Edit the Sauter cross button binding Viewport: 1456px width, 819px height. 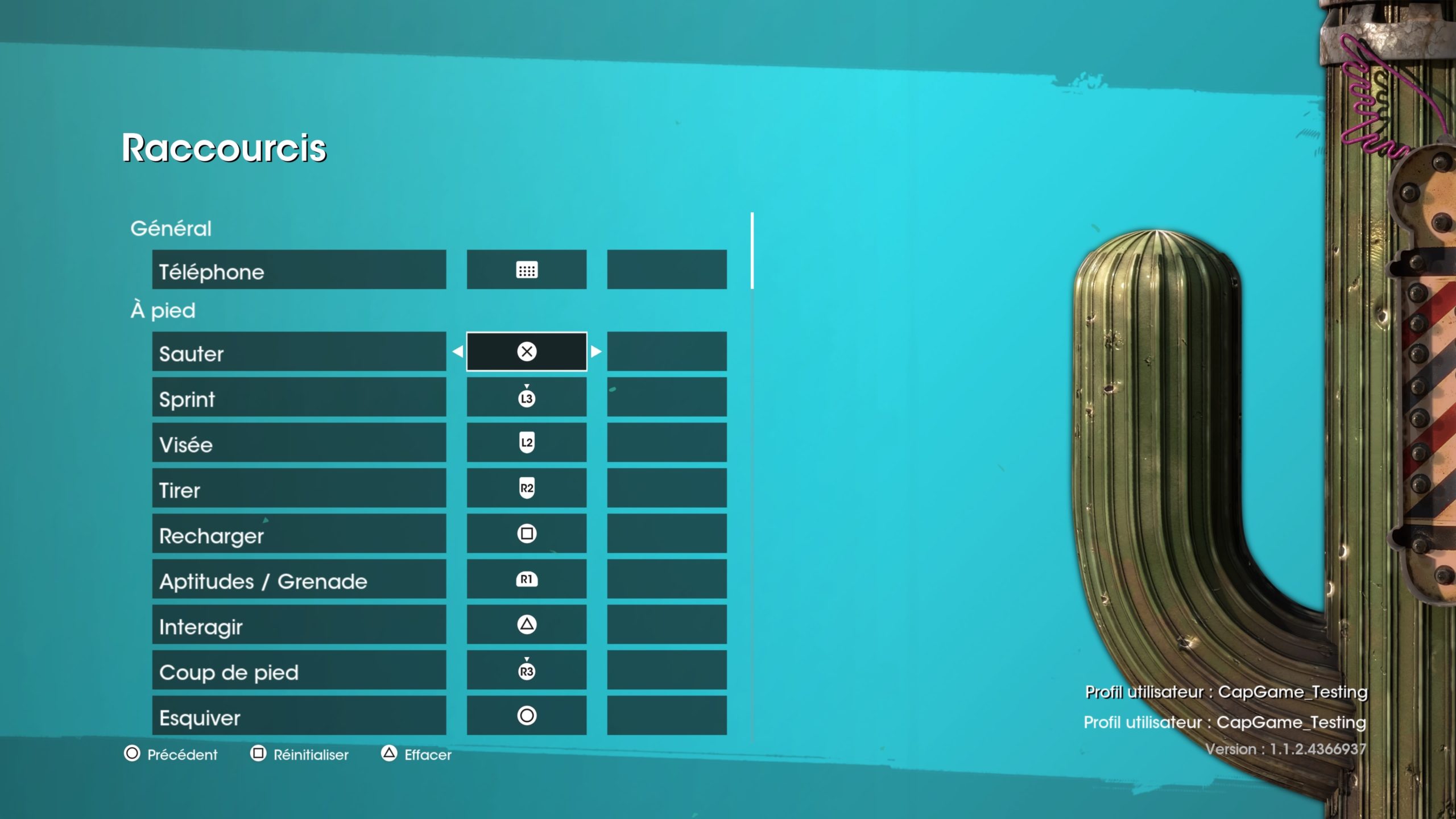(527, 351)
